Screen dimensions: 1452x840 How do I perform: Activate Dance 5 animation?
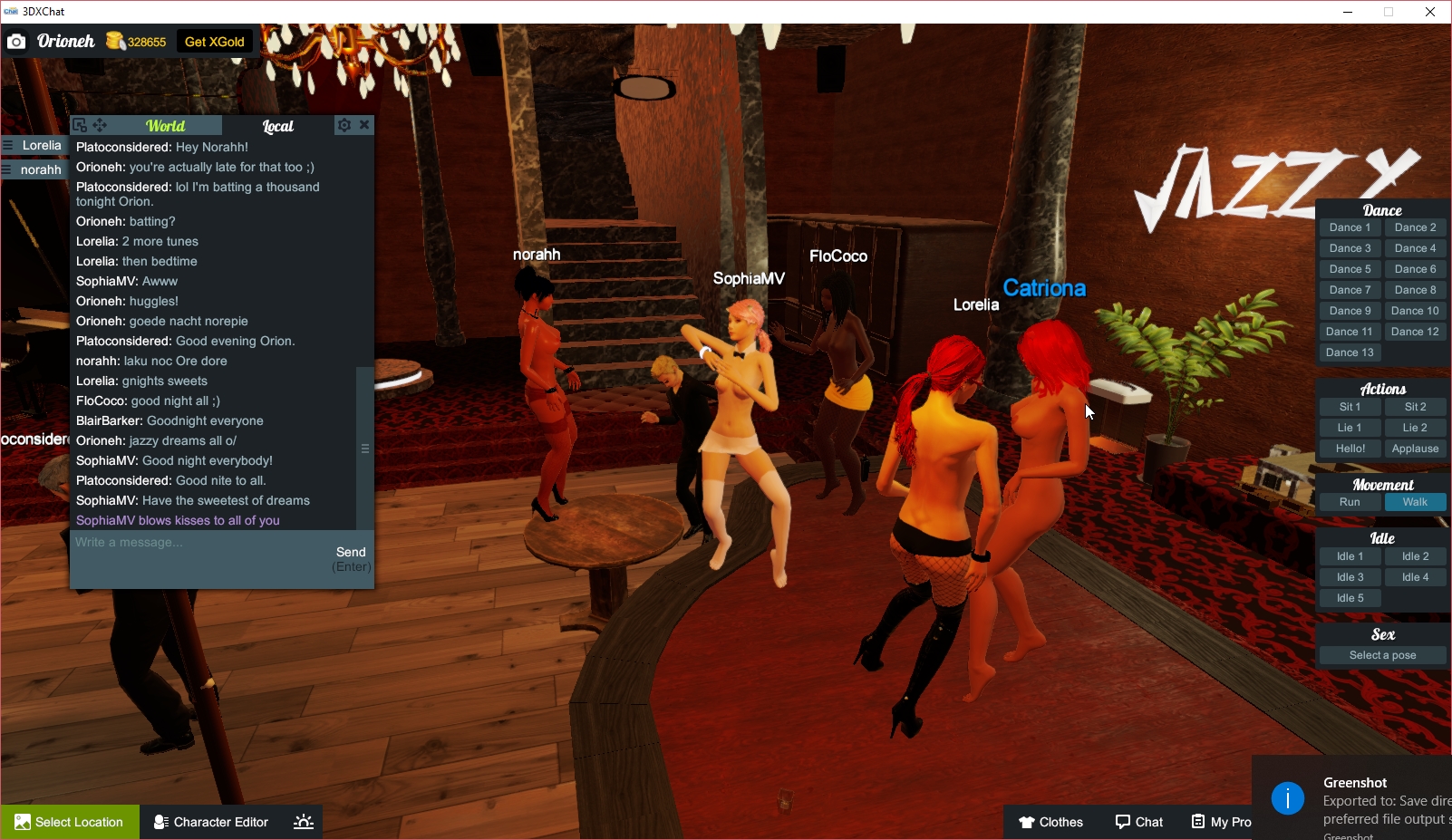[x=1350, y=268]
